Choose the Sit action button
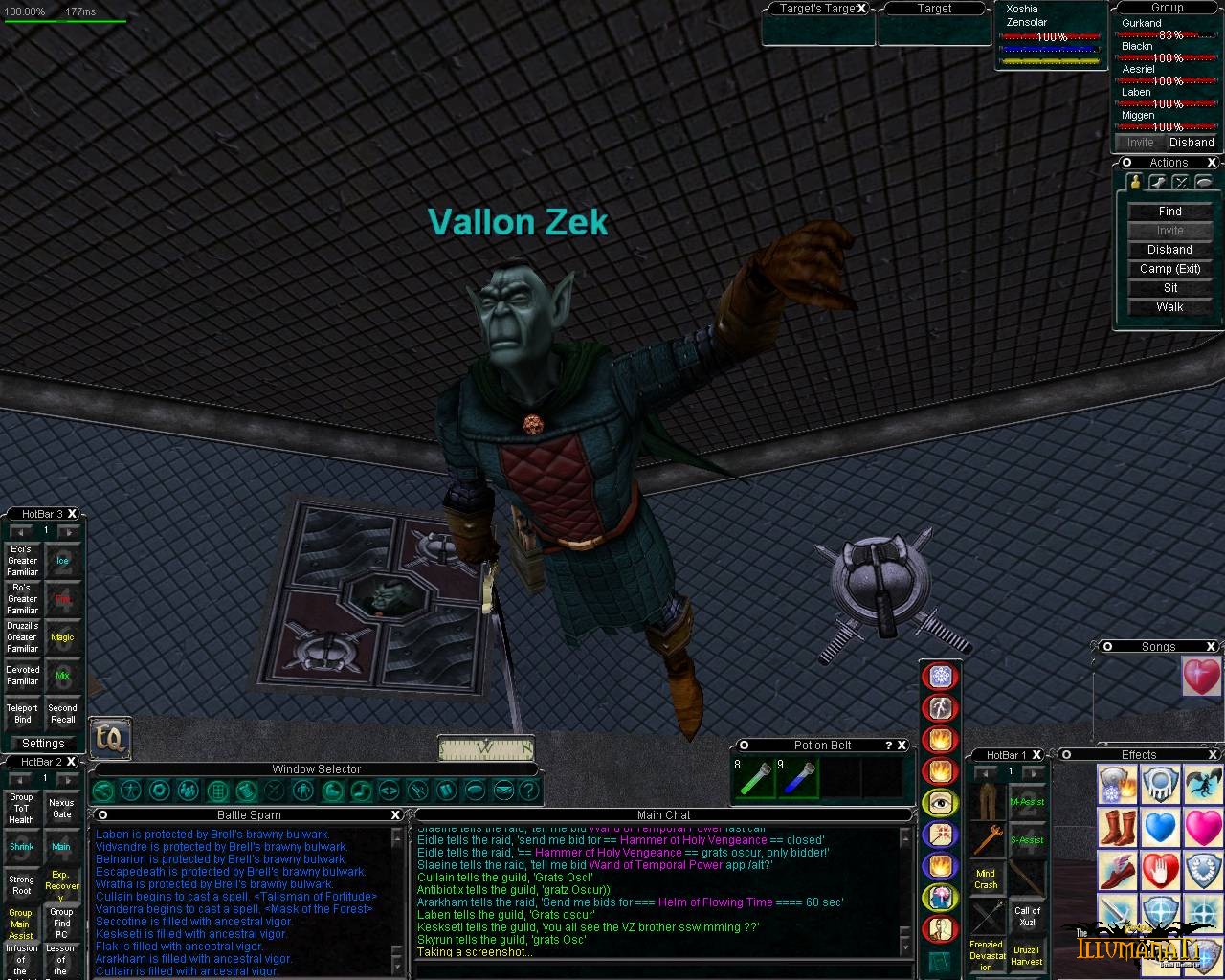 pos(1169,288)
